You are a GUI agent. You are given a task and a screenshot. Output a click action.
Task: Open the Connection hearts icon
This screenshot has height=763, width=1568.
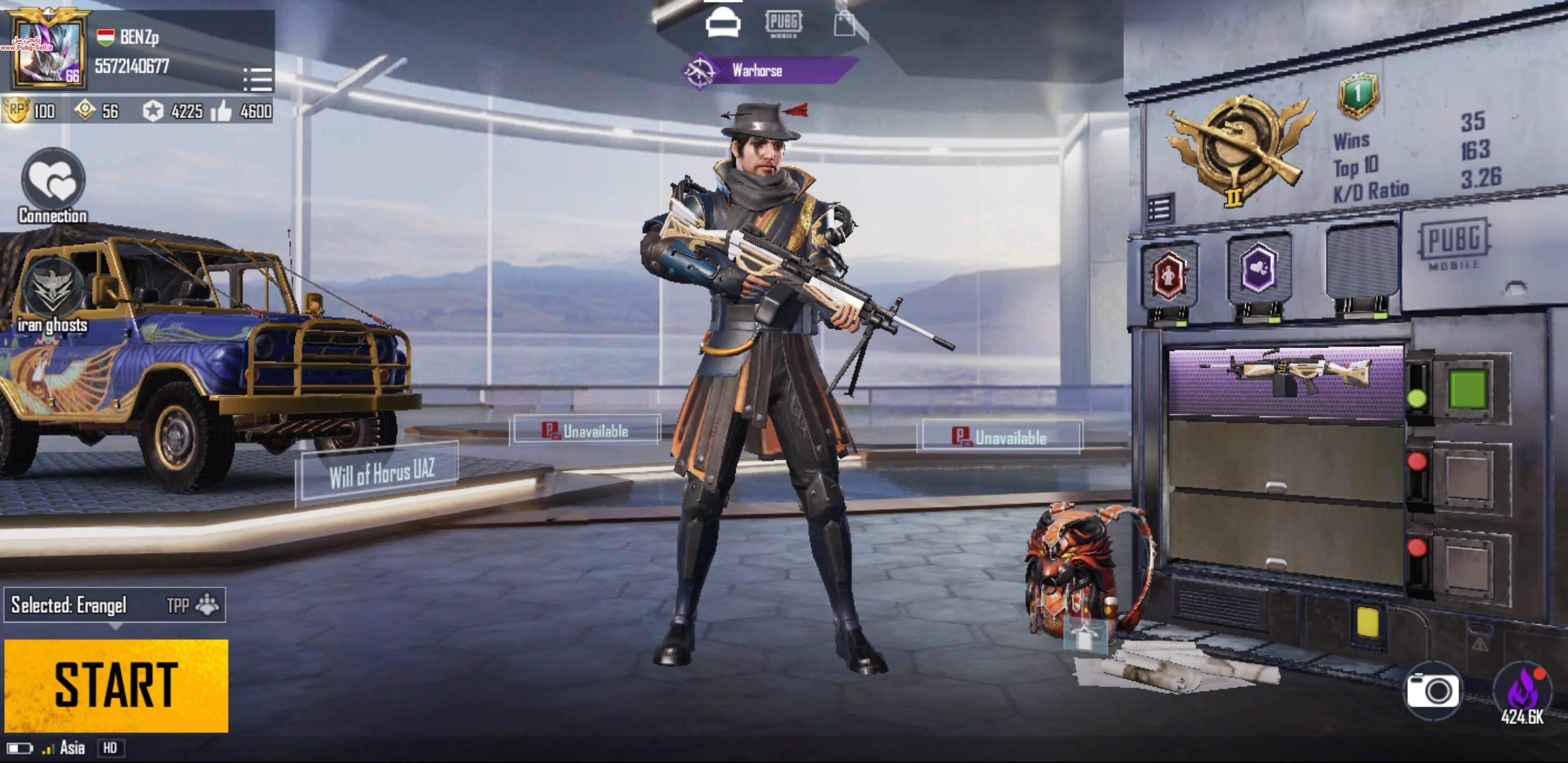(53, 180)
